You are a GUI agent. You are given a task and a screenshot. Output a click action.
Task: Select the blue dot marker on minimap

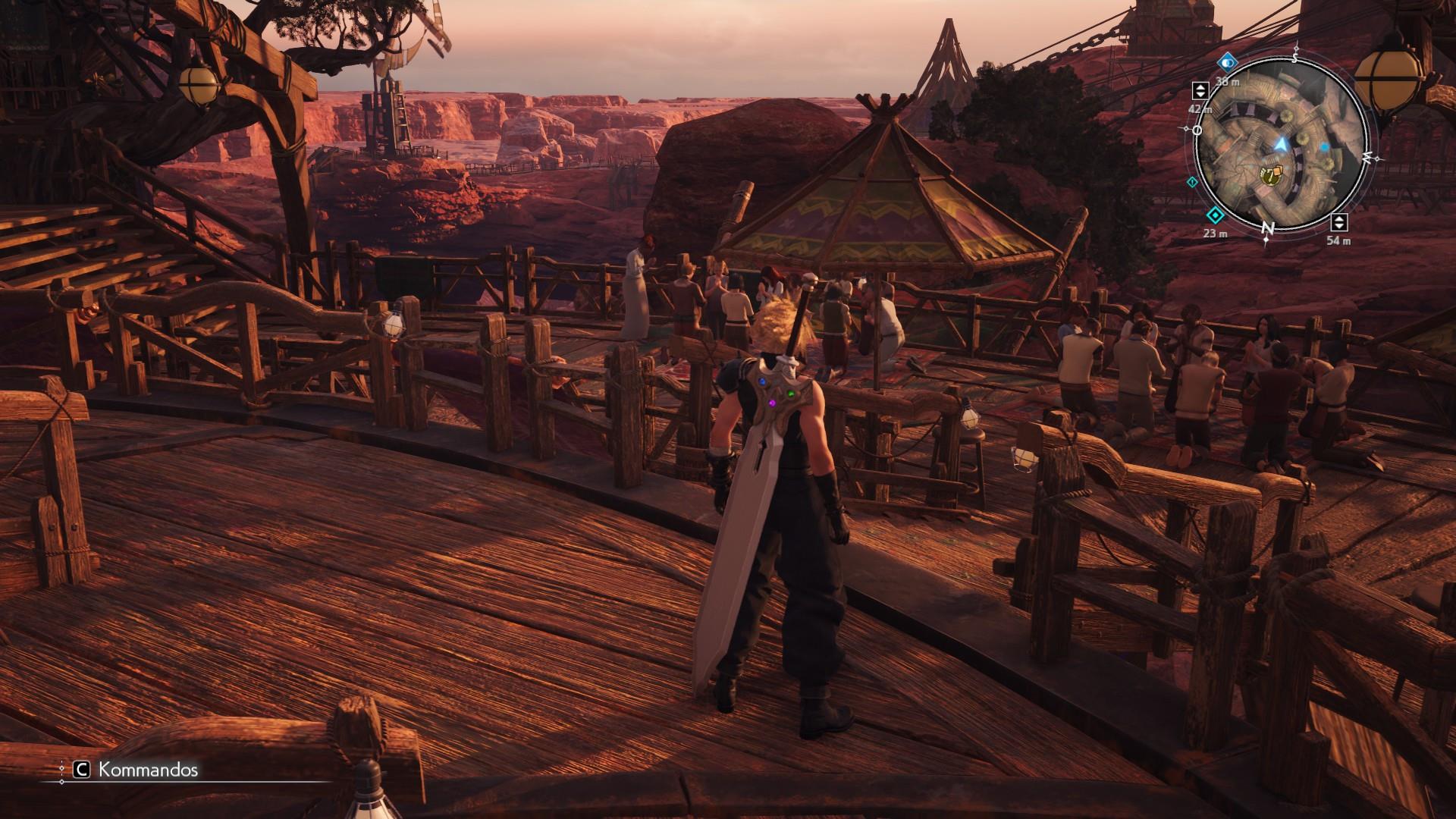click(1325, 146)
